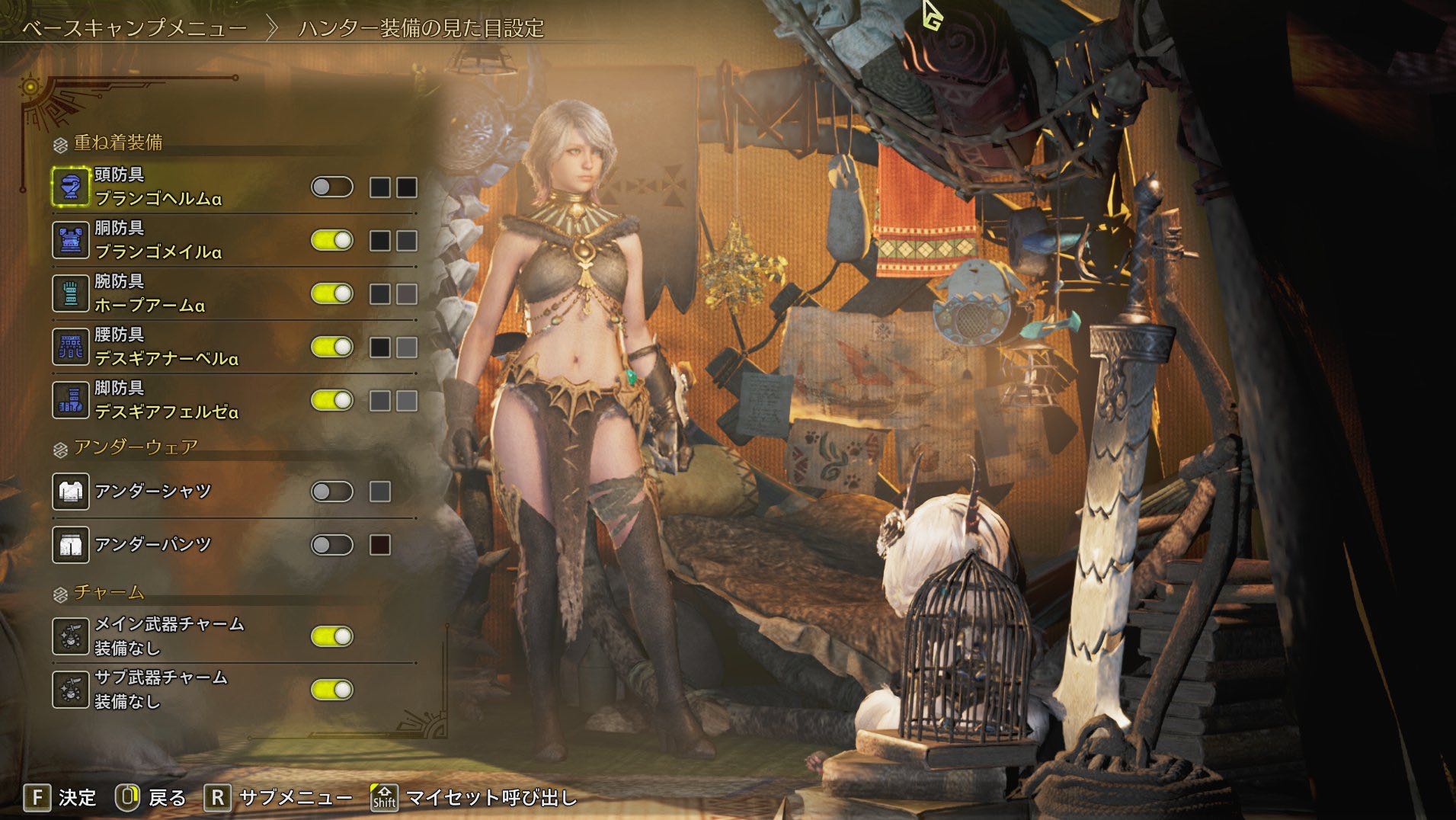Image resolution: width=1456 pixels, height=820 pixels.
Task: Toggle the メイン武器チャーム display switch
Action: tap(332, 636)
